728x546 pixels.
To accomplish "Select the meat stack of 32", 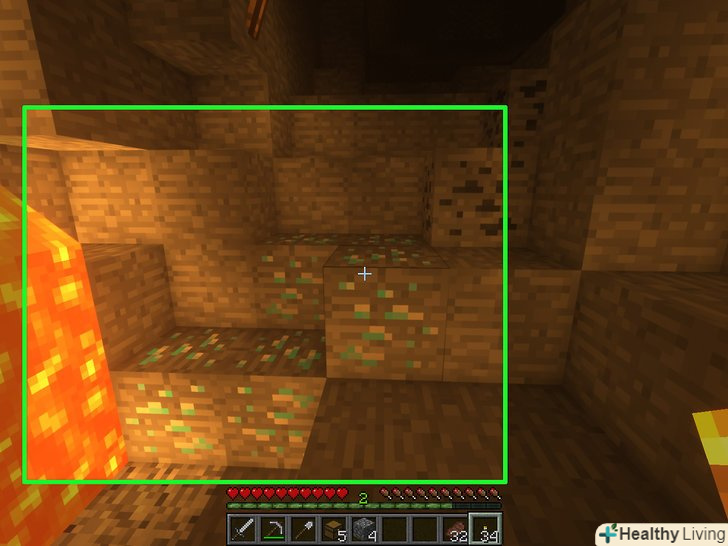I will 455,529.
